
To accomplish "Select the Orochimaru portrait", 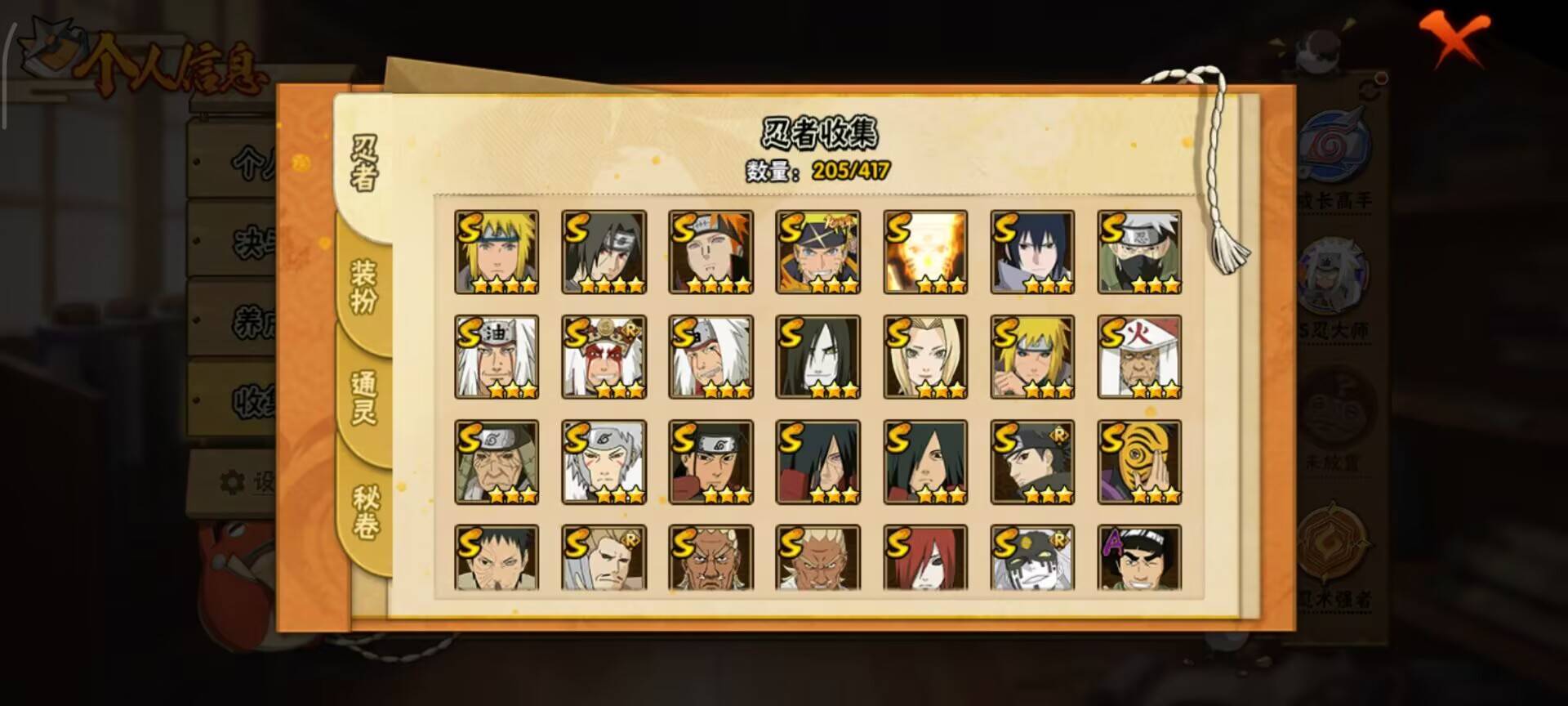I will pos(817,355).
